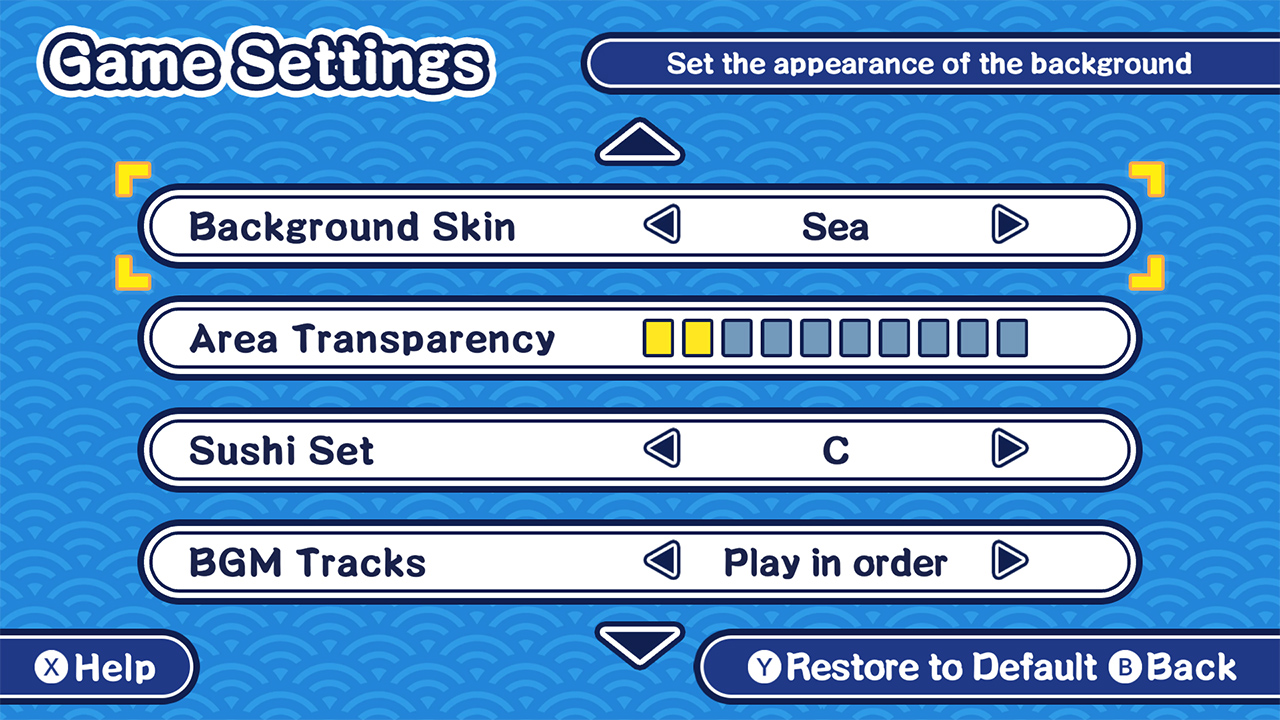Click the Y button icon before Restore to Default

[x=764, y=667]
